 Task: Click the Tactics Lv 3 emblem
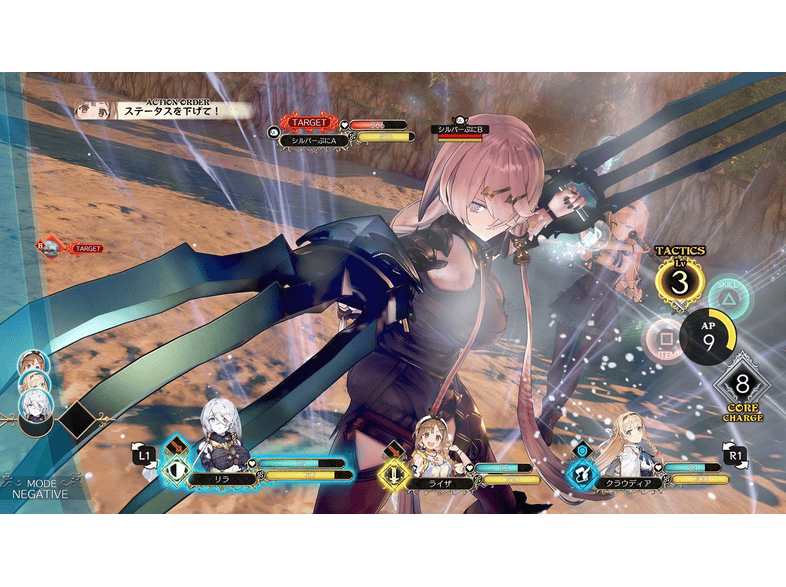[x=680, y=282]
